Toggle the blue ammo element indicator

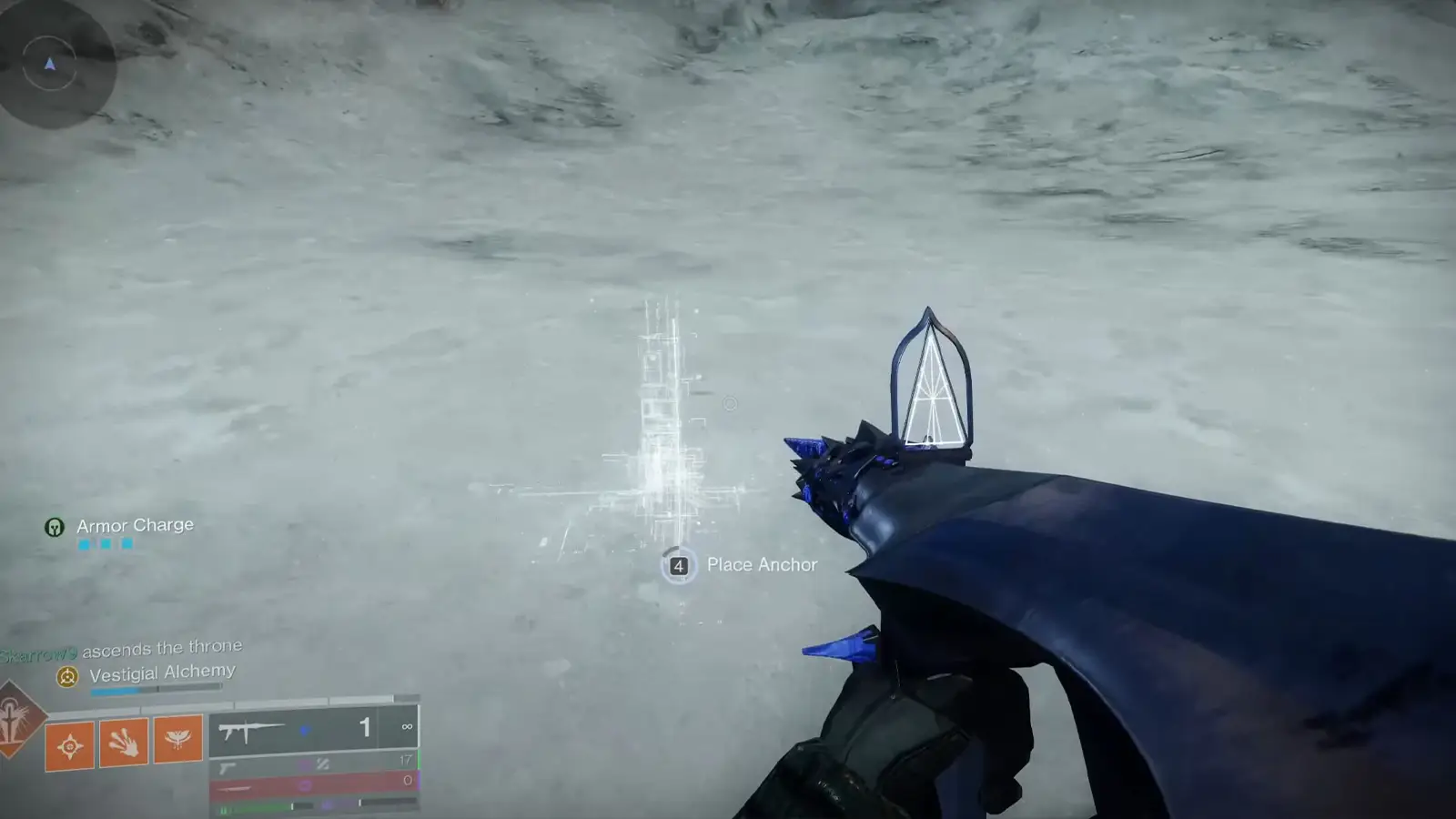click(x=305, y=731)
